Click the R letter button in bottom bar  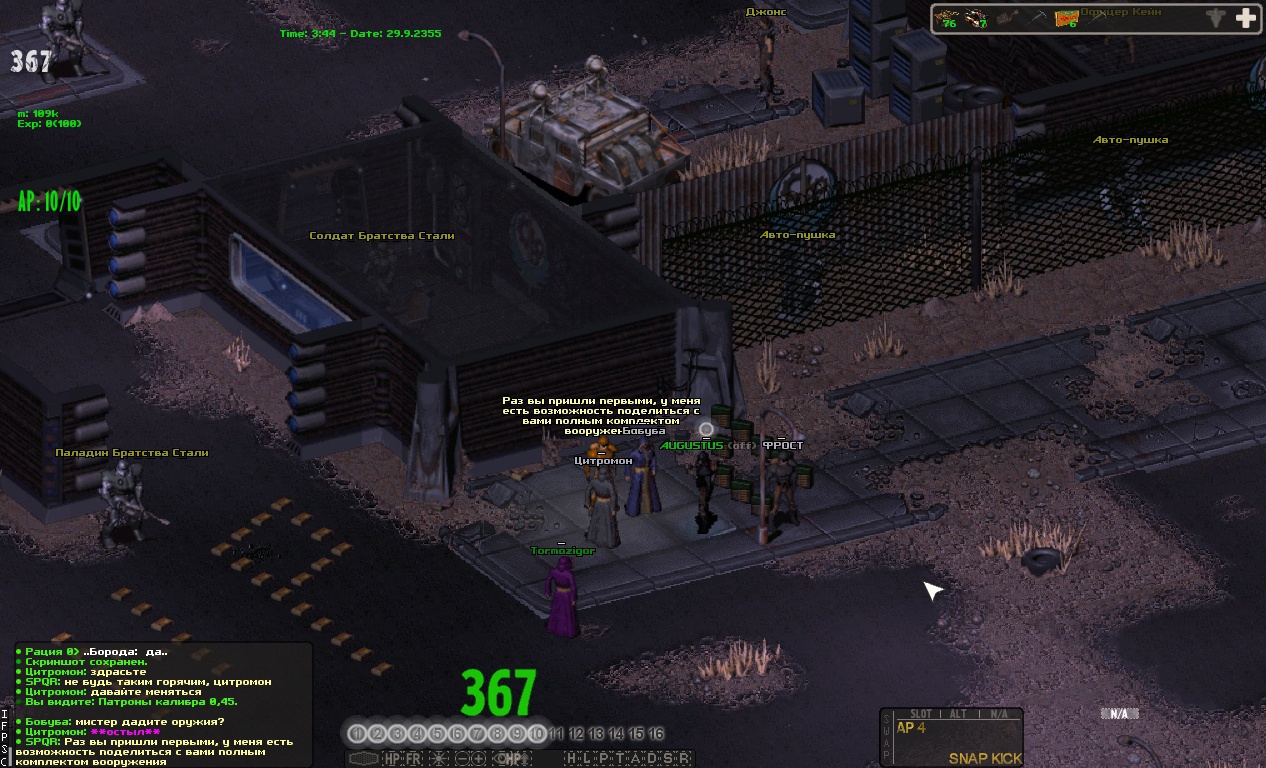coord(684,759)
